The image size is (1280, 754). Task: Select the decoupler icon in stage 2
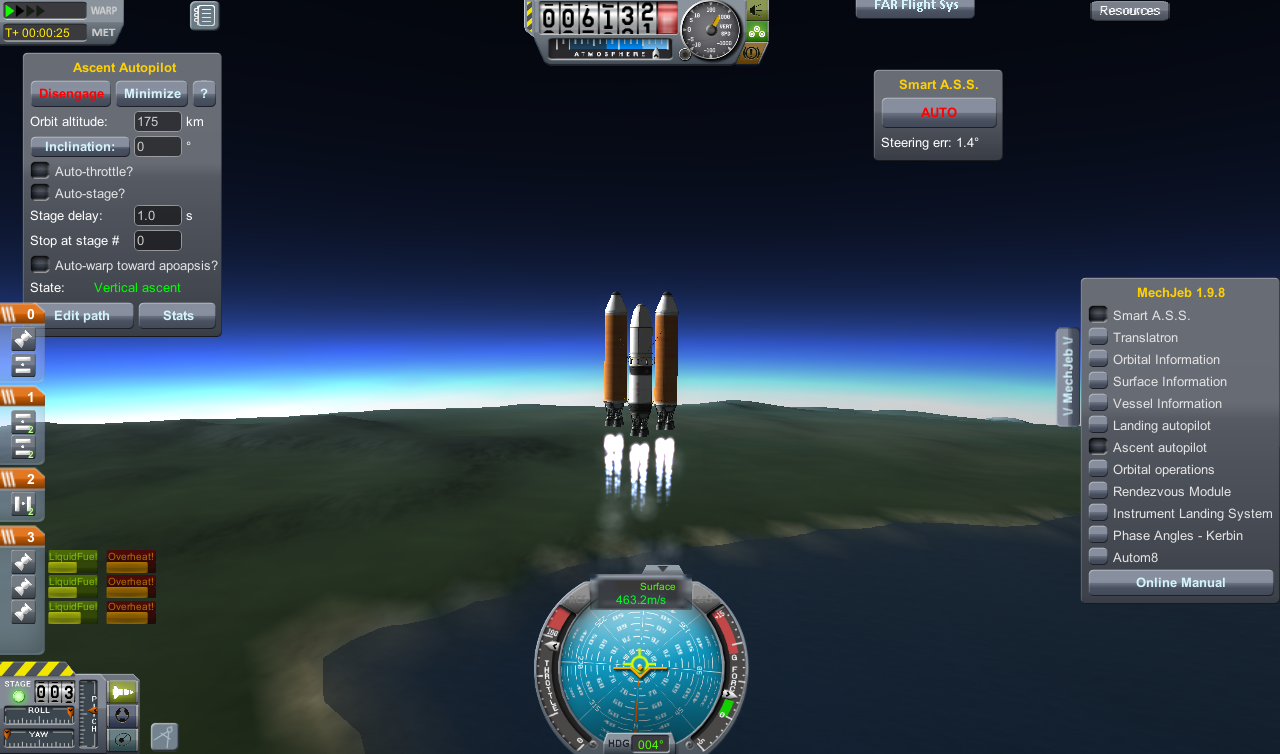click(x=23, y=504)
